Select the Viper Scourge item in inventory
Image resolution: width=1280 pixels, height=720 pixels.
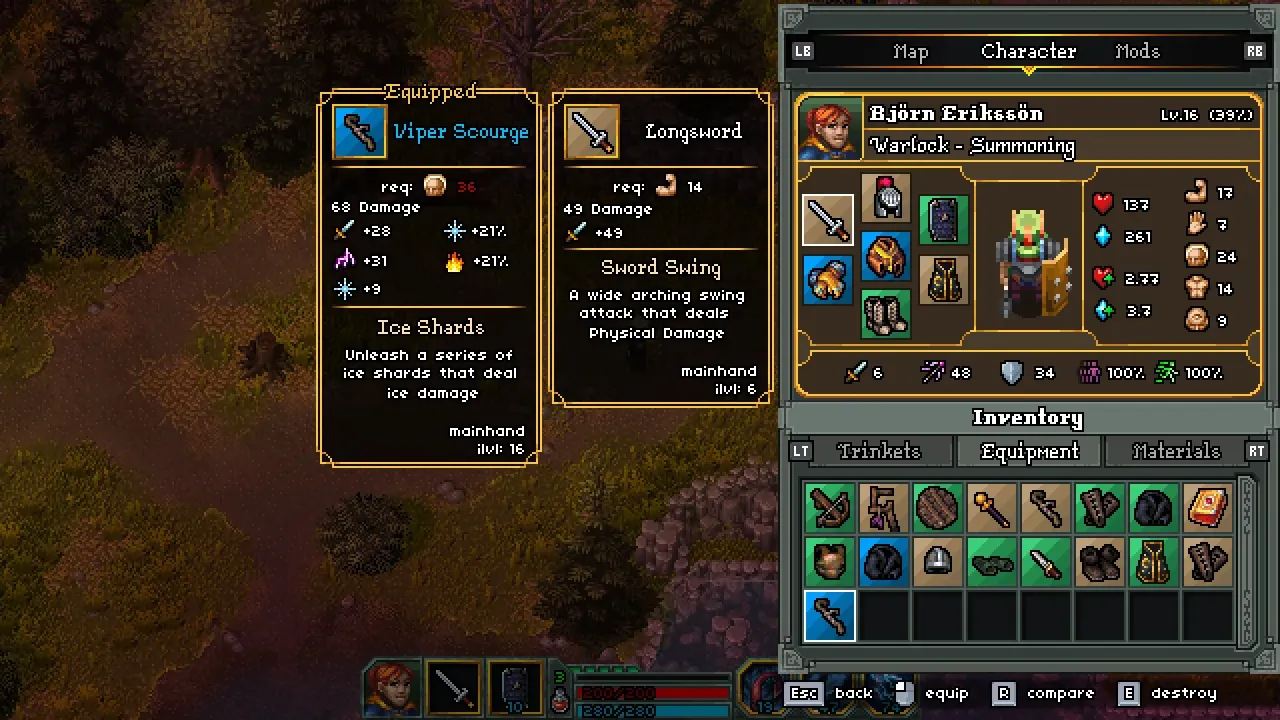[828, 617]
